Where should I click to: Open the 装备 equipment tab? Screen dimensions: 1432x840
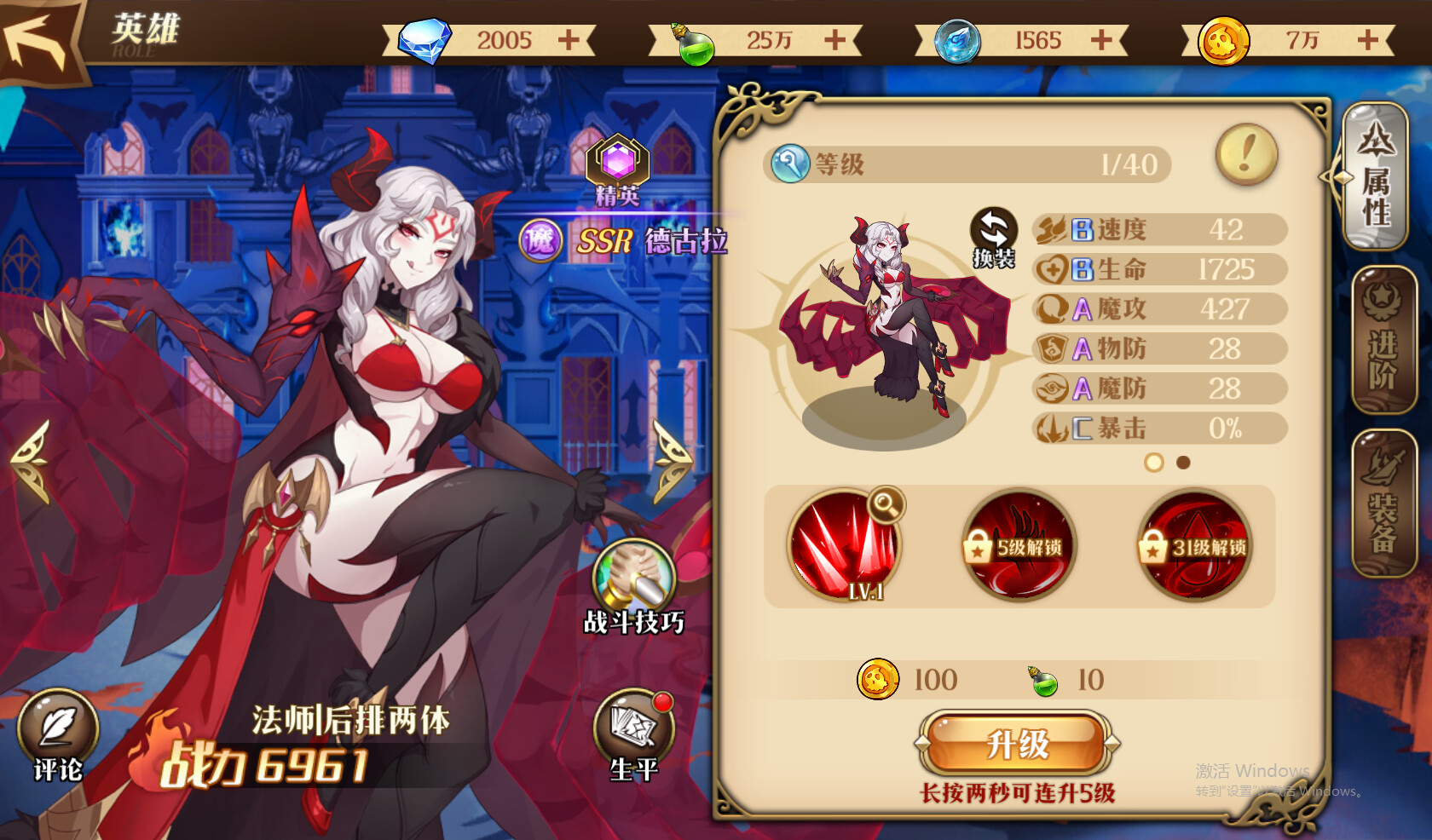[1381, 498]
